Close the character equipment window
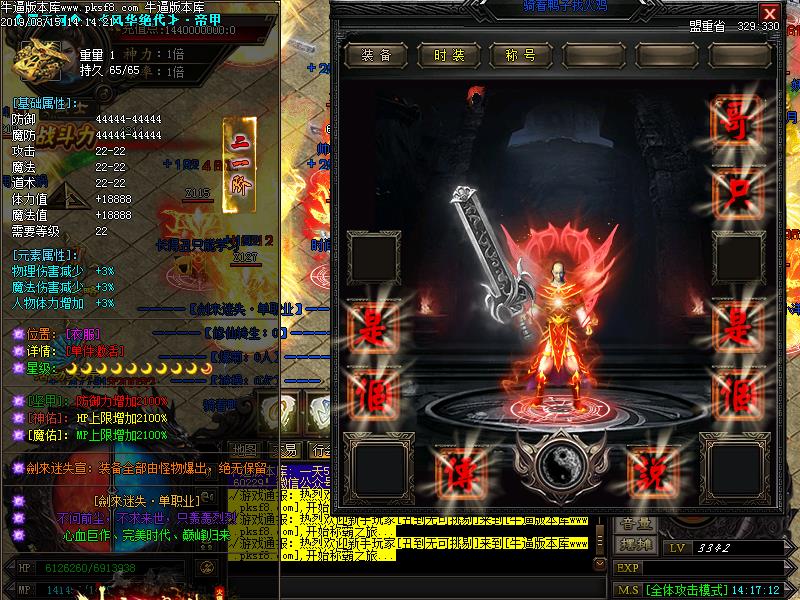 769,13
